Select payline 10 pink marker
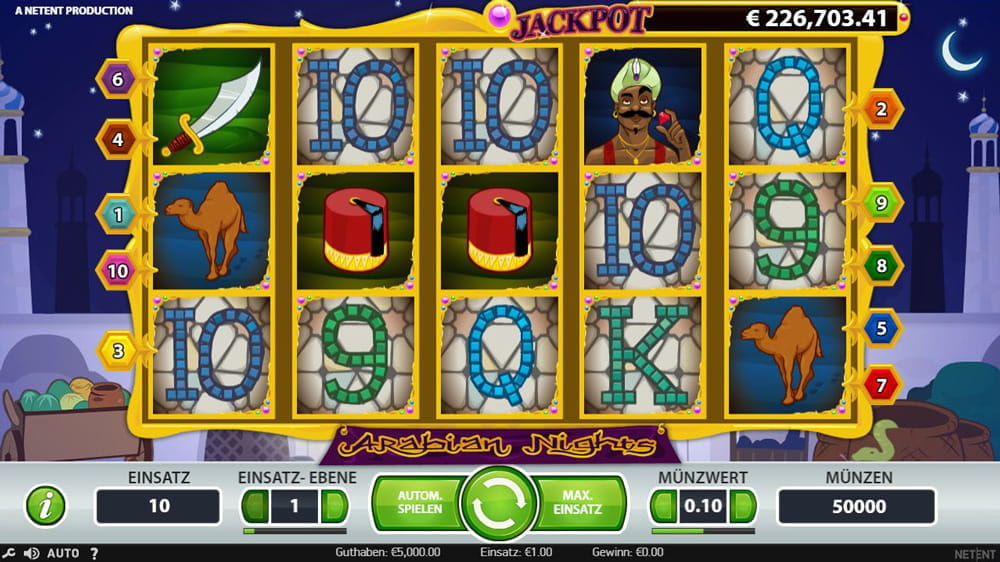 (x=117, y=270)
